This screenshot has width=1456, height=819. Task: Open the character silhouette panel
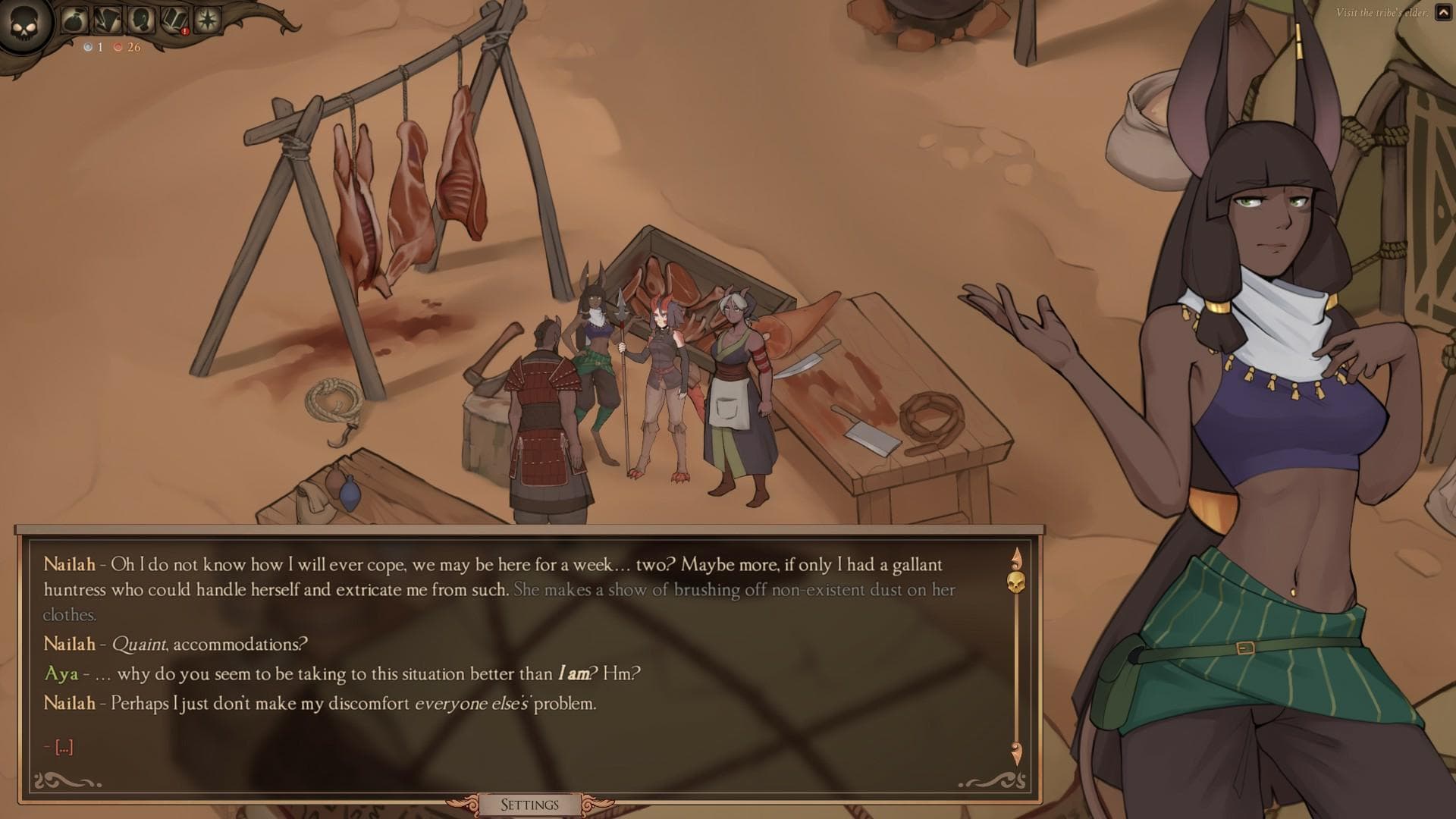coord(141,20)
